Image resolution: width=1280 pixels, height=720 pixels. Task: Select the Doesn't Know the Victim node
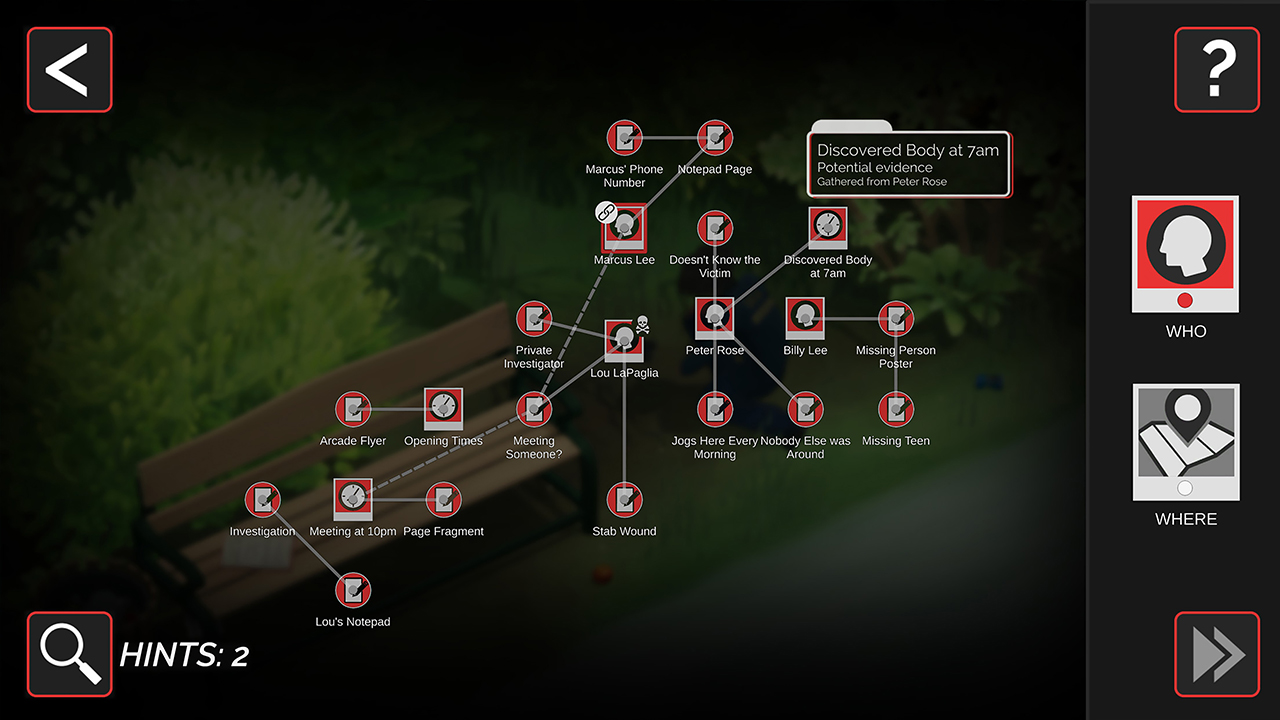(714, 226)
